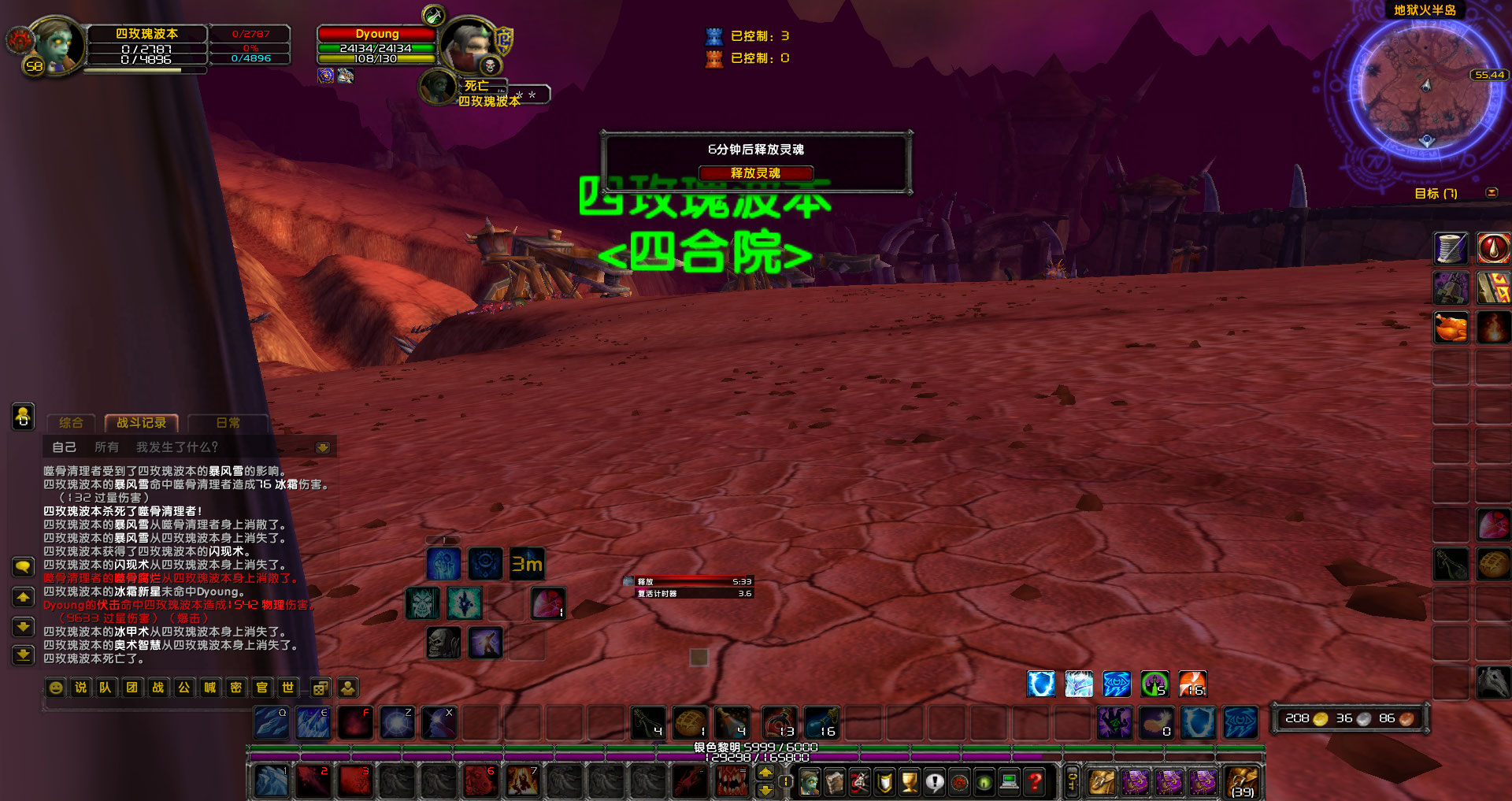
Task: Open the spellbook icon in the micro menu
Action: coord(833,782)
